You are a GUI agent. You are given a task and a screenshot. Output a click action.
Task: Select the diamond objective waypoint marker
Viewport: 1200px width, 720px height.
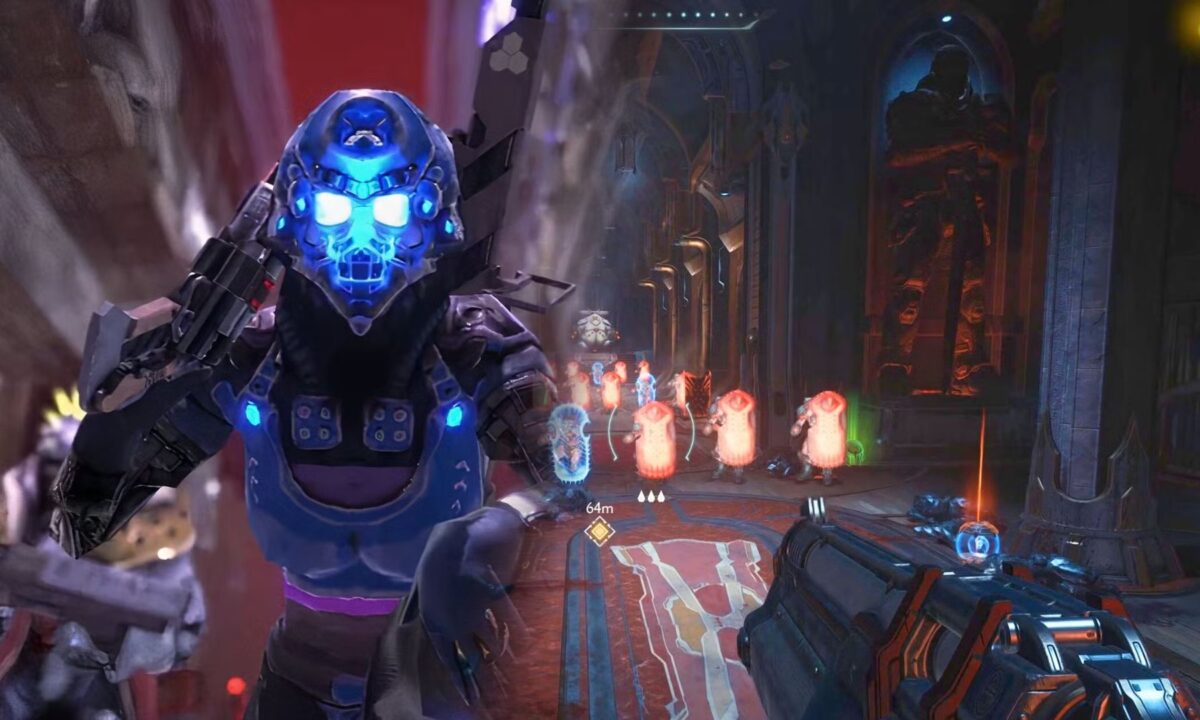[599, 531]
